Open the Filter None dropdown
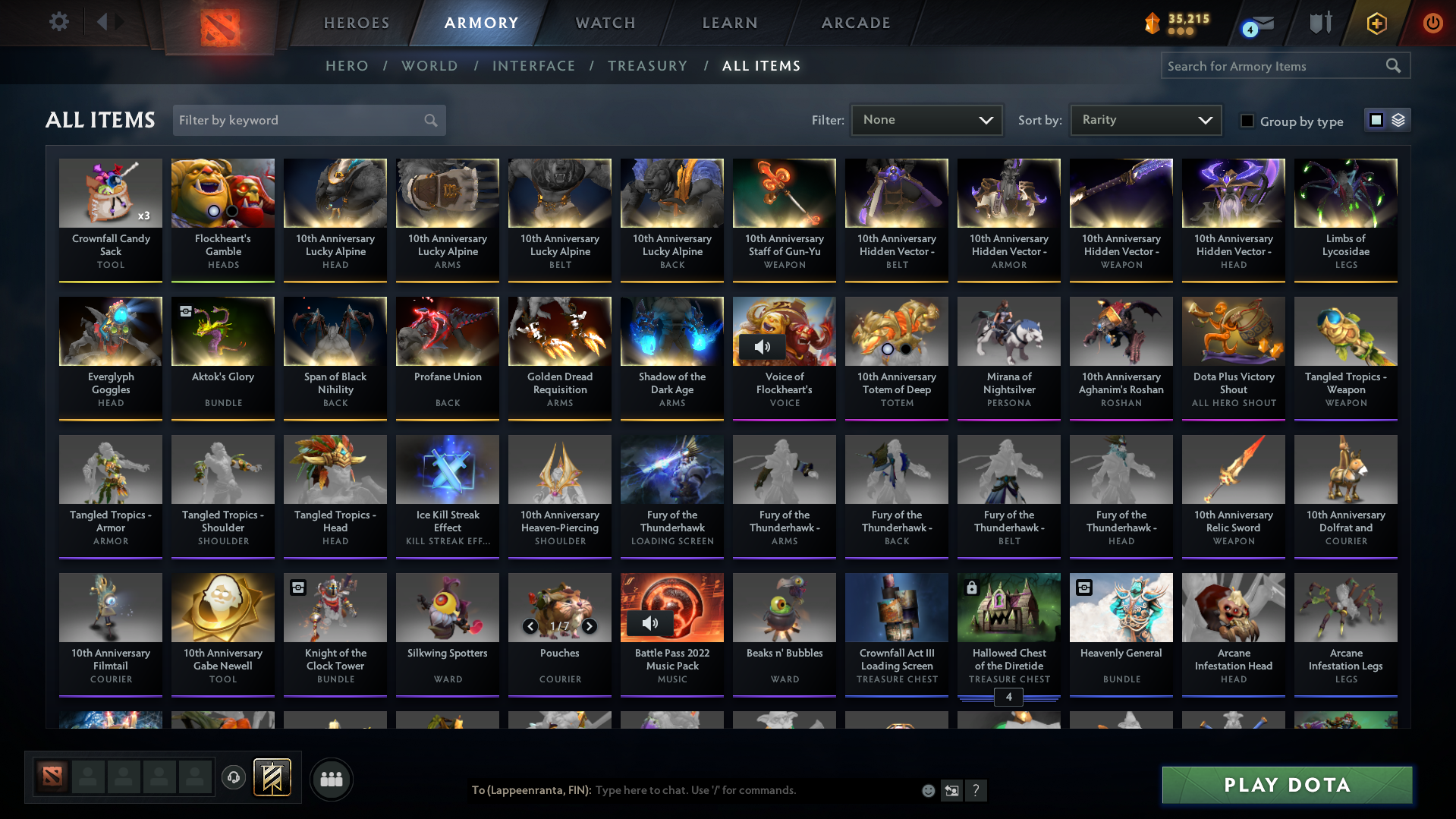This screenshot has height=819, width=1456. click(926, 119)
